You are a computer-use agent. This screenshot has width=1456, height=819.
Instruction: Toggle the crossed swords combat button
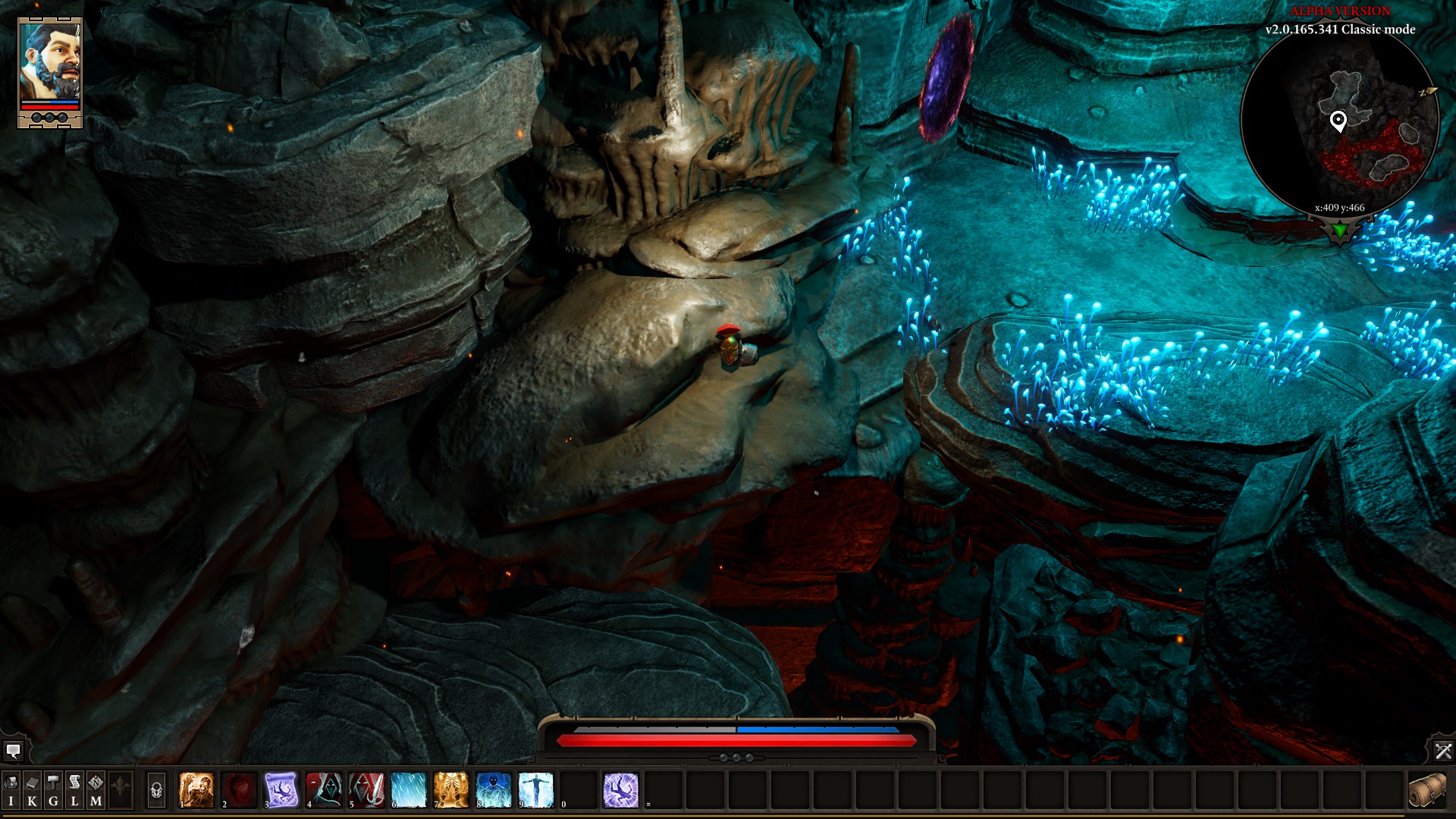1442,751
